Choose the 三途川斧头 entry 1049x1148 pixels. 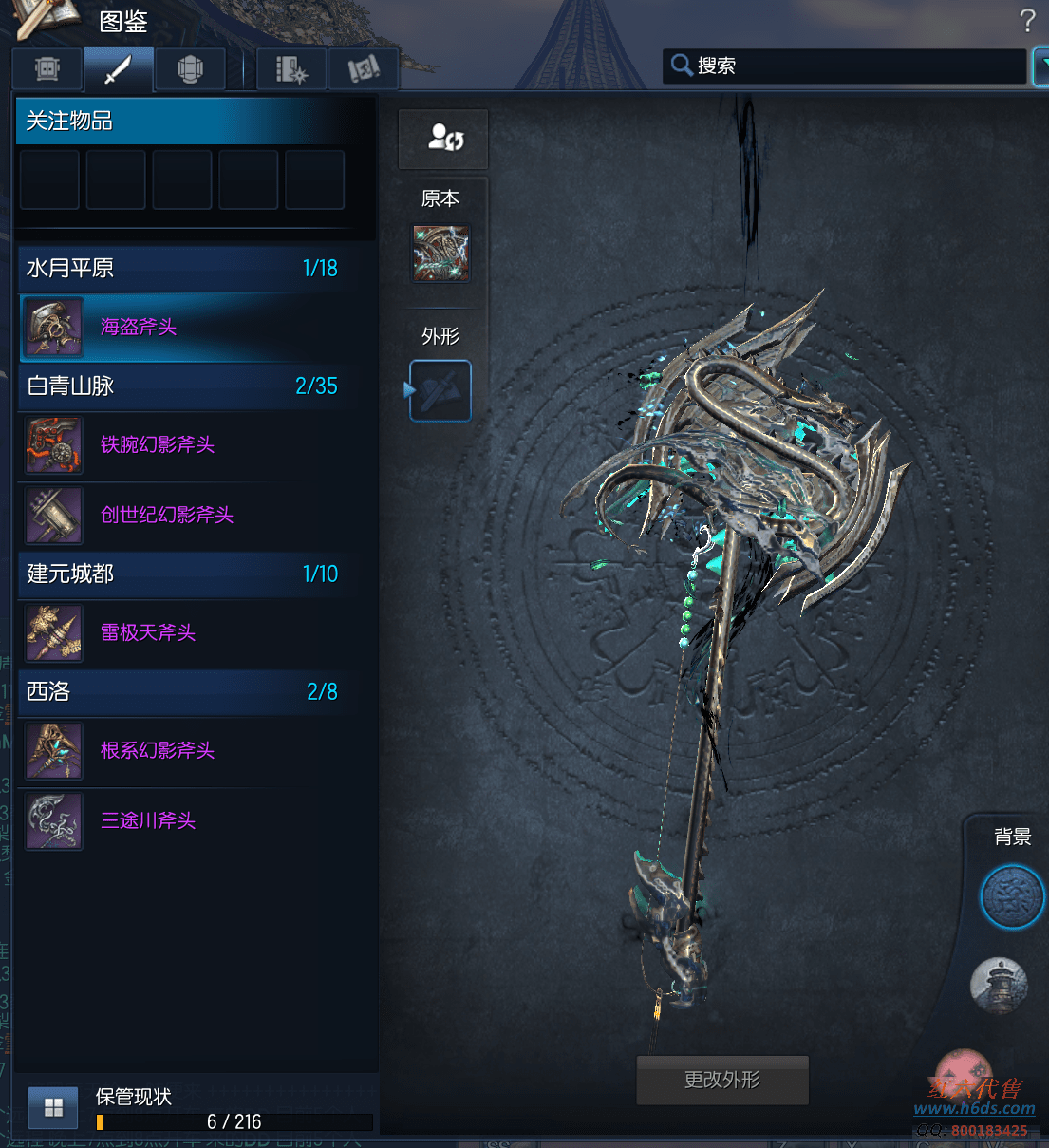pyautogui.click(x=148, y=821)
